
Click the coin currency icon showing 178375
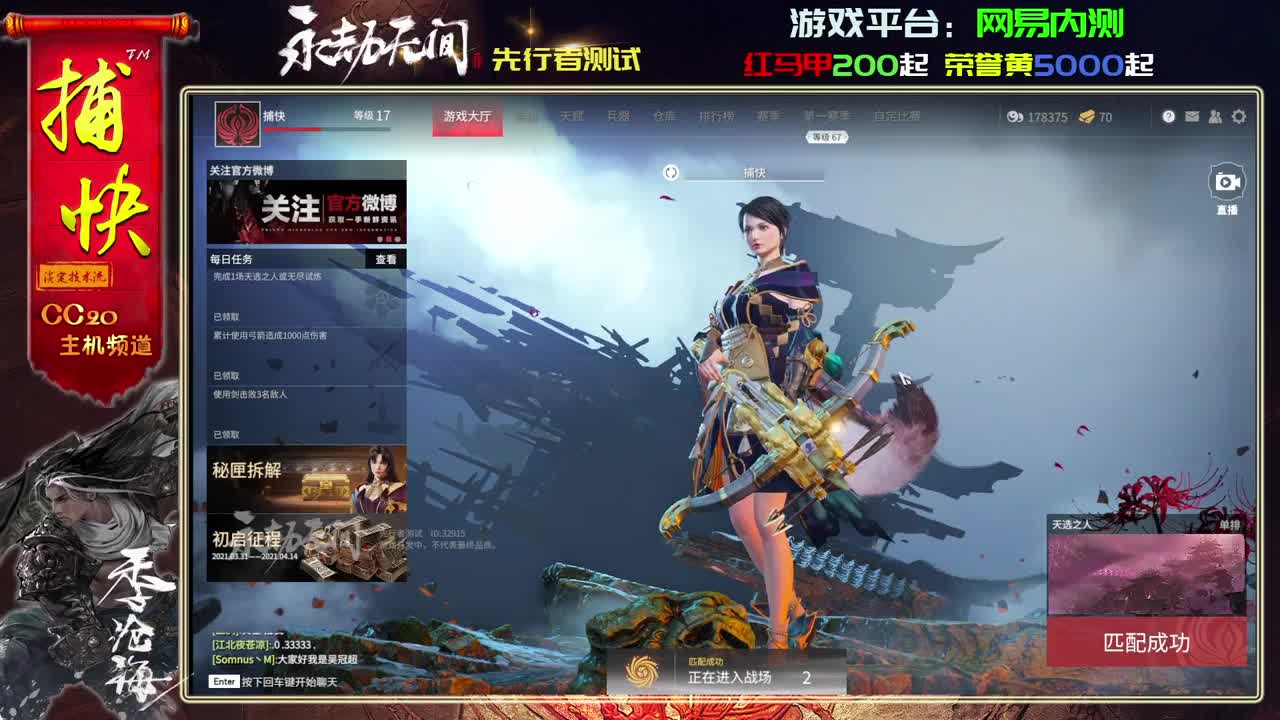1014,116
